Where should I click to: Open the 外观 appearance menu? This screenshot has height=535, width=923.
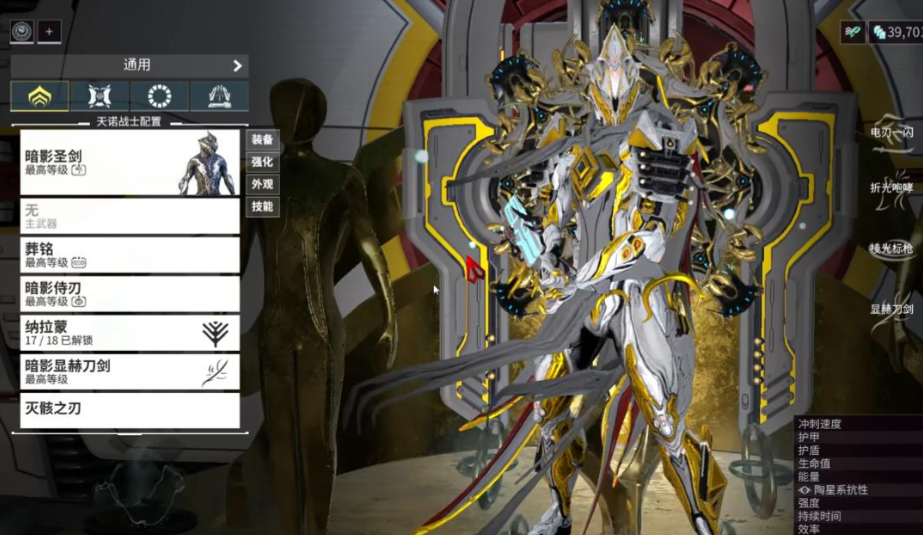click(x=262, y=185)
